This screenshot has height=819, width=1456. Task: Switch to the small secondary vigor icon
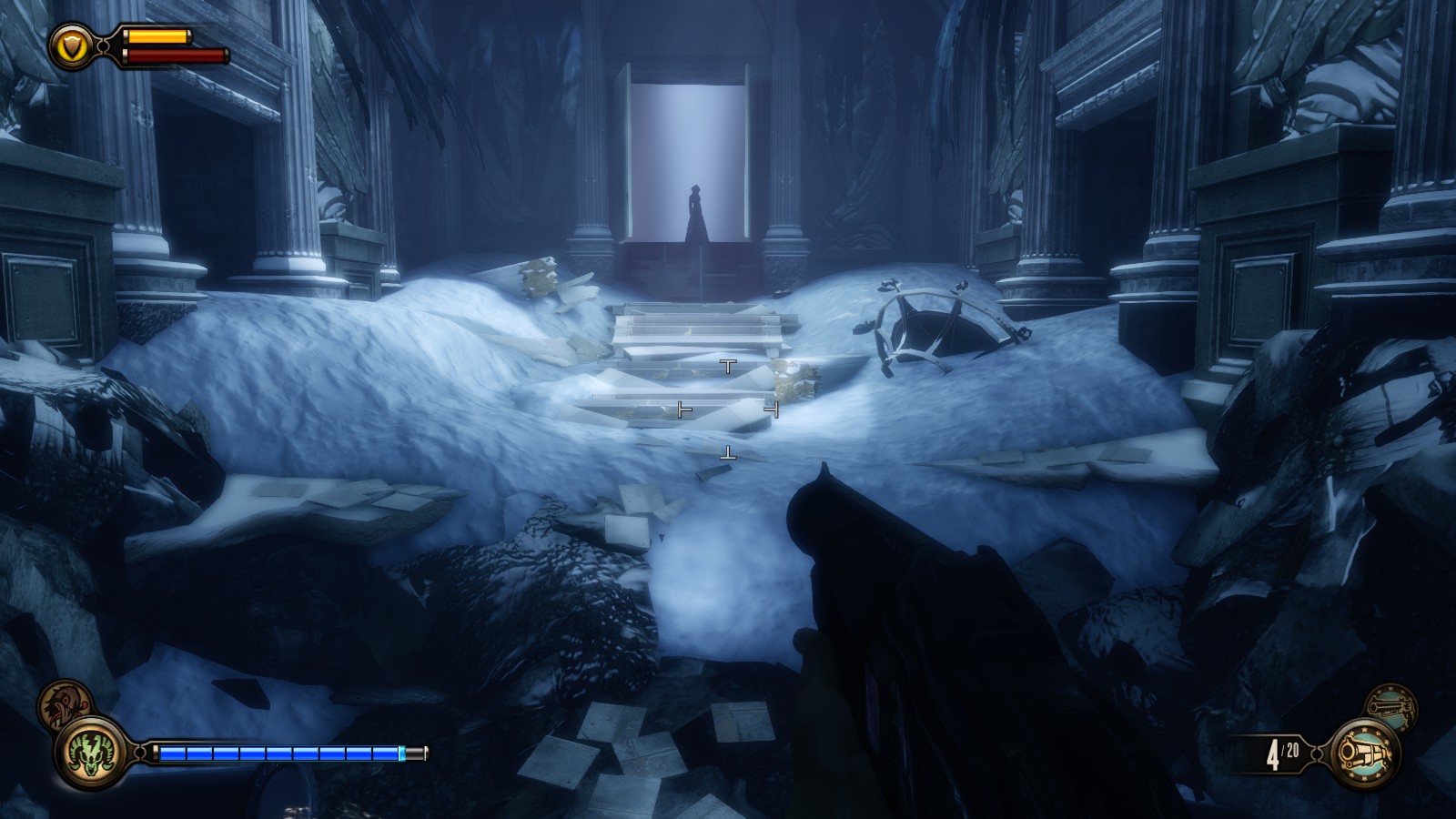click(x=64, y=703)
